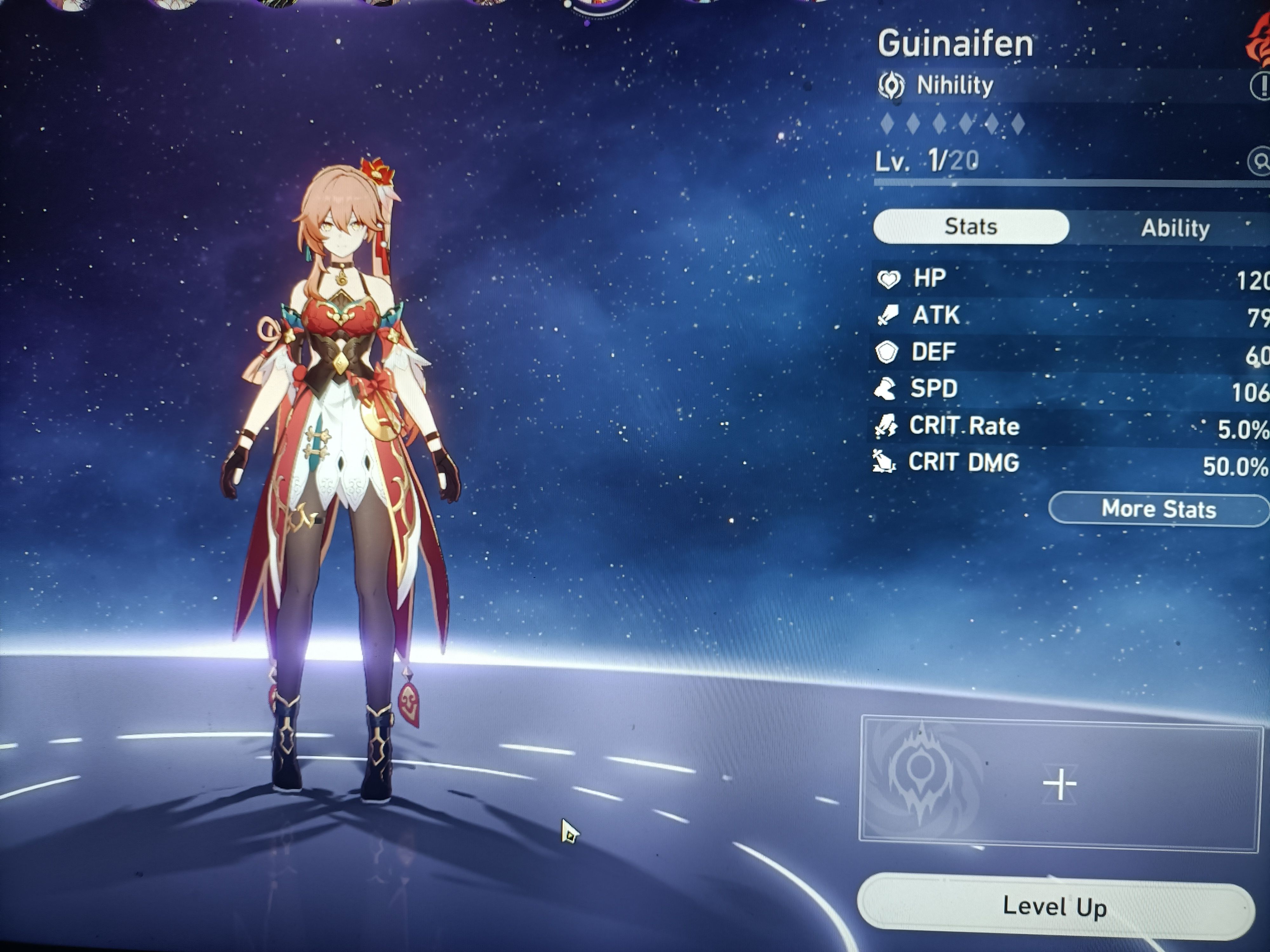Viewport: 1270px width, 952px height.
Task: Switch to the Ability tab
Action: (x=1175, y=228)
